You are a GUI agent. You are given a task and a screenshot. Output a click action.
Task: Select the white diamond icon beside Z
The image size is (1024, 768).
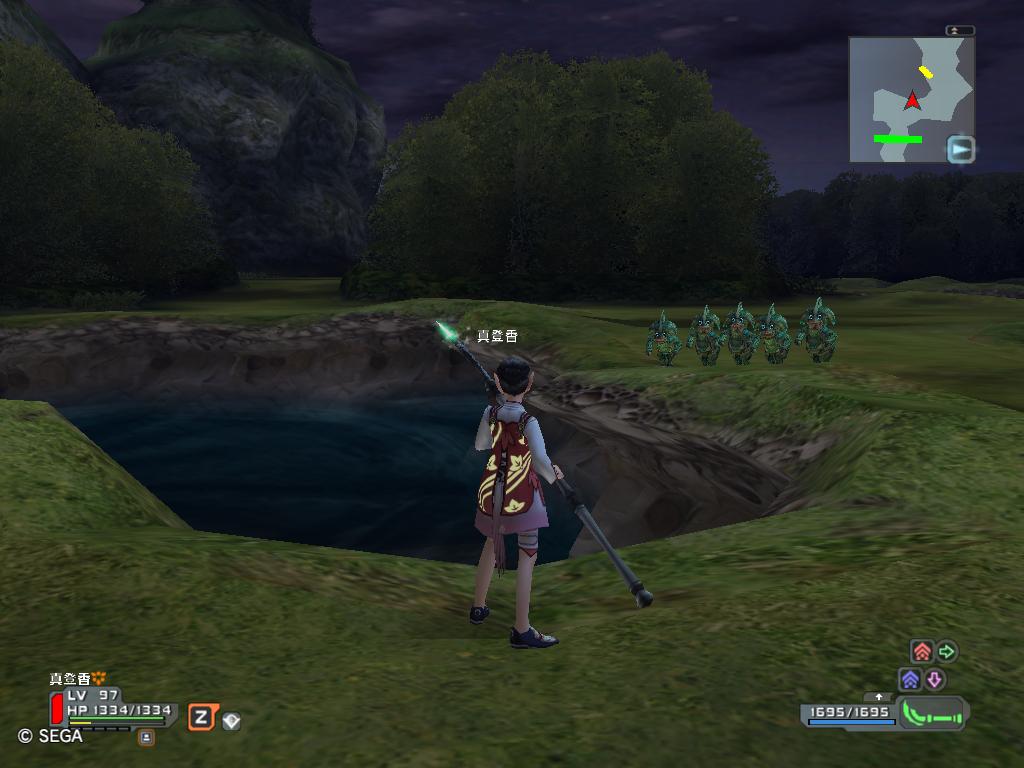pyautogui.click(x=231, y=720)
